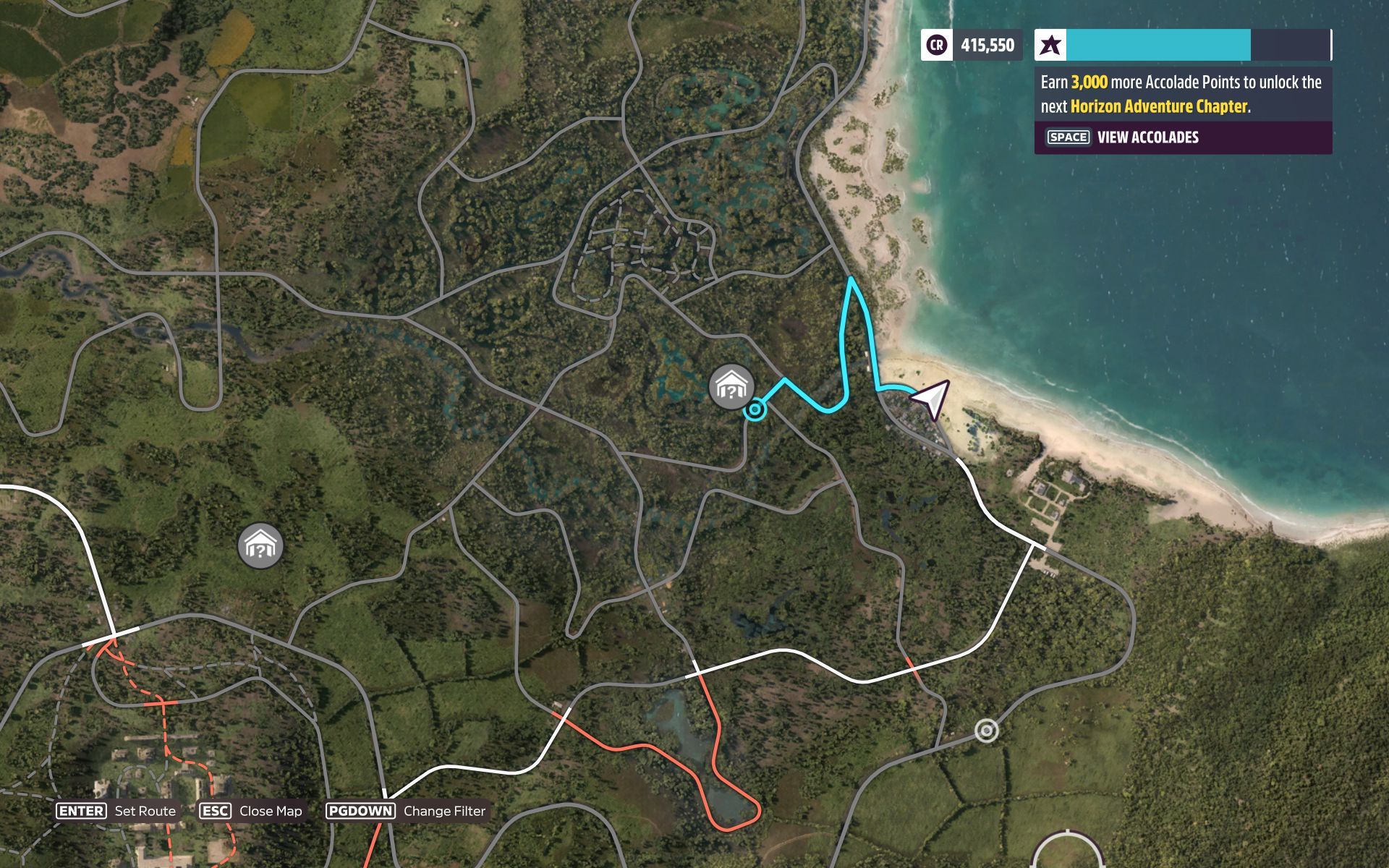
Task: Select the View Accolades menu entry
Action: point(1147,137)
